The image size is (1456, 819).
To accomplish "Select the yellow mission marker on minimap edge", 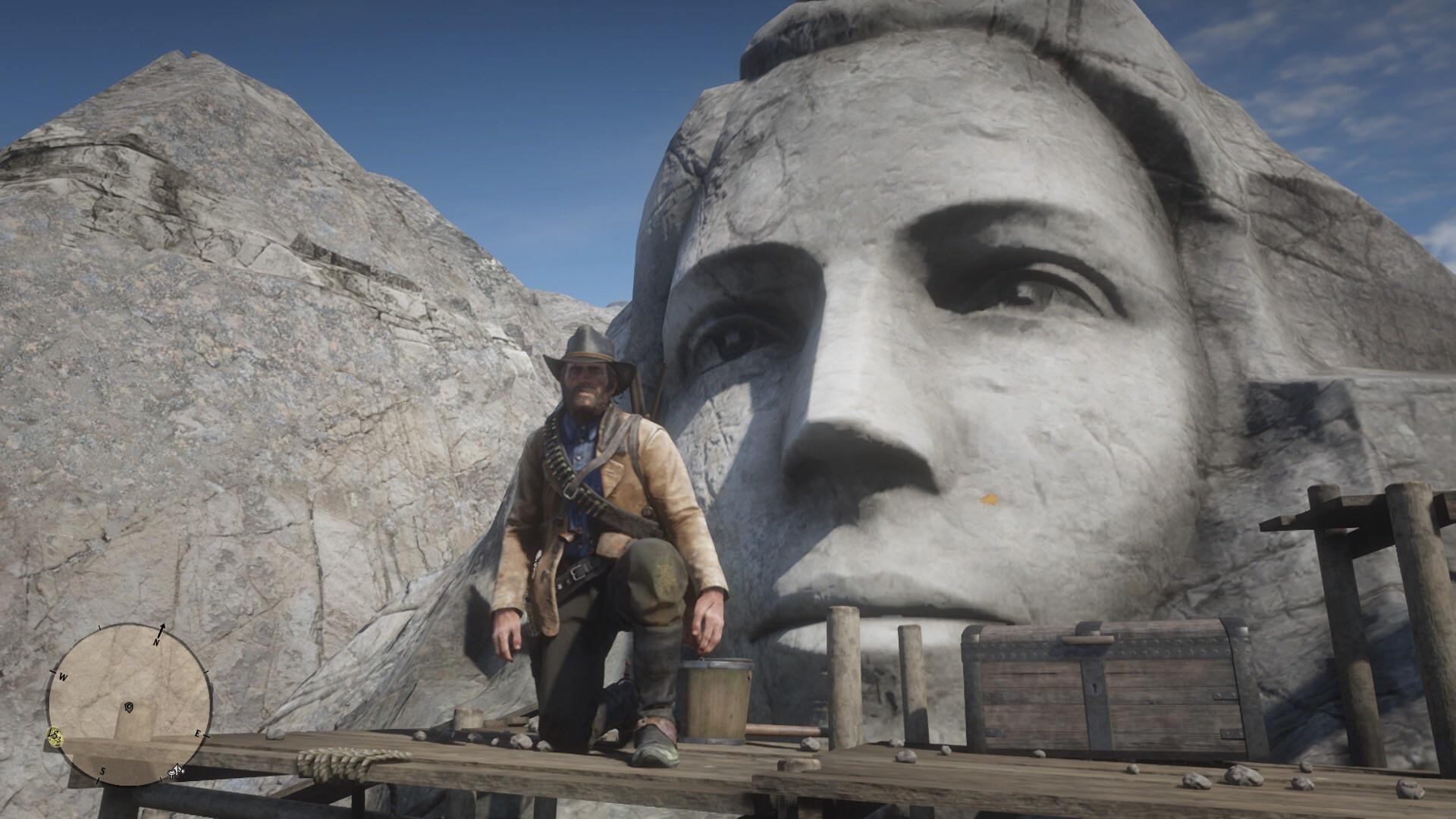I will tap(55, 734).
